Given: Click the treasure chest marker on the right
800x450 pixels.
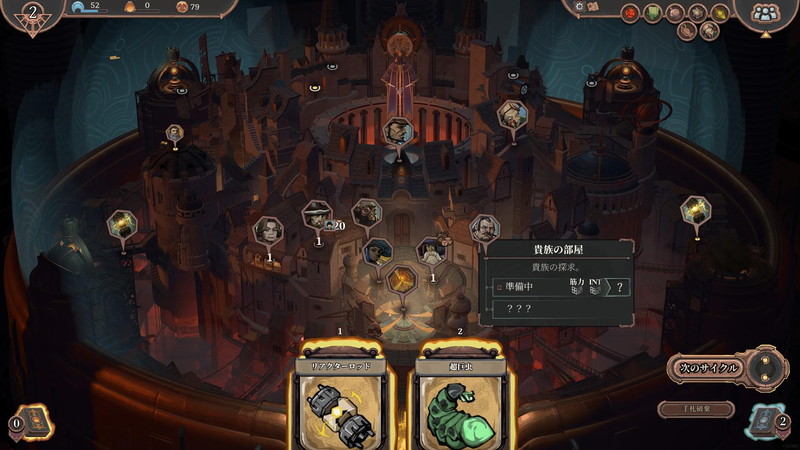Looking at the screenshot, I should point(694,210).
